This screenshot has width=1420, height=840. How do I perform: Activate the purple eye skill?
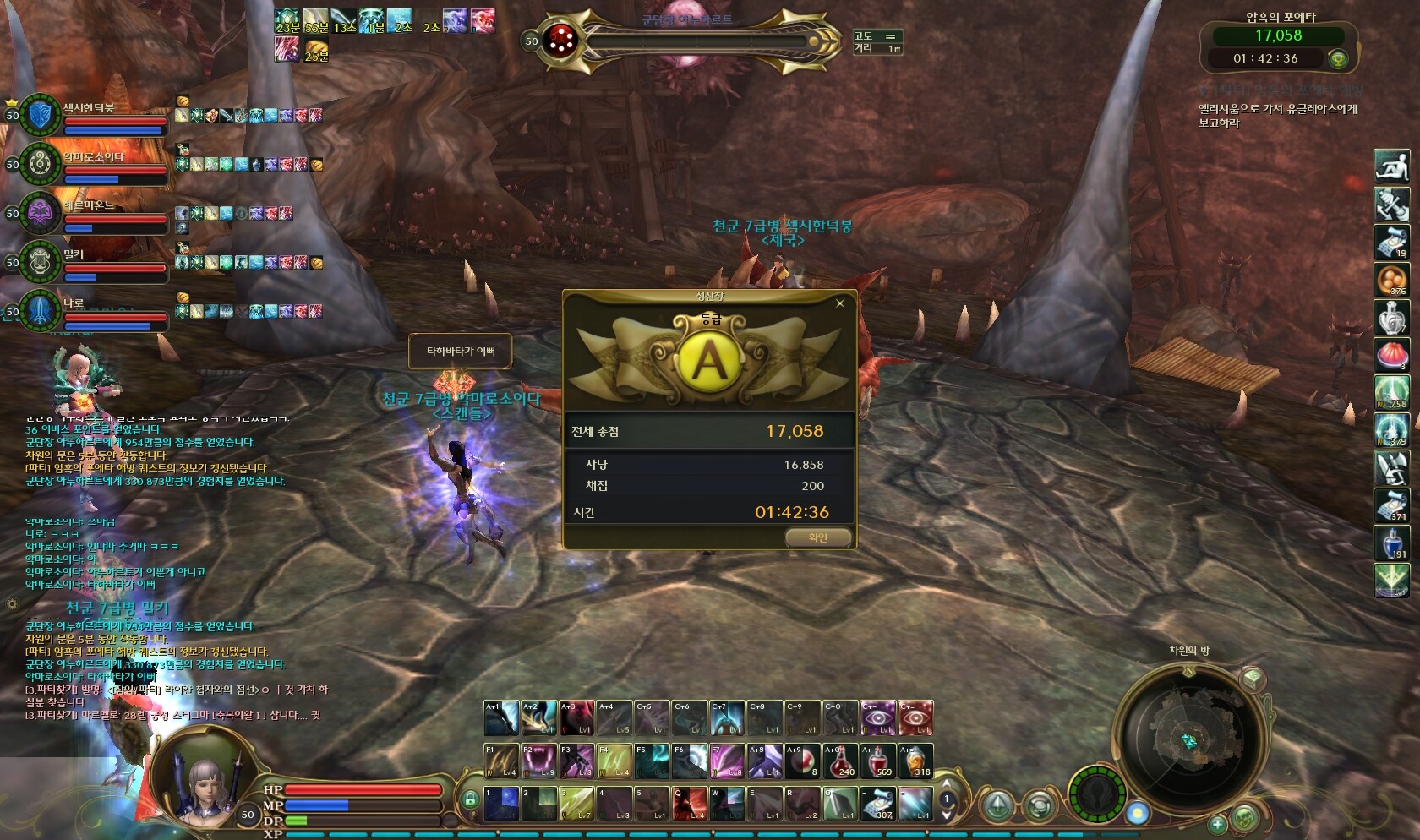[x=878, y=717]
